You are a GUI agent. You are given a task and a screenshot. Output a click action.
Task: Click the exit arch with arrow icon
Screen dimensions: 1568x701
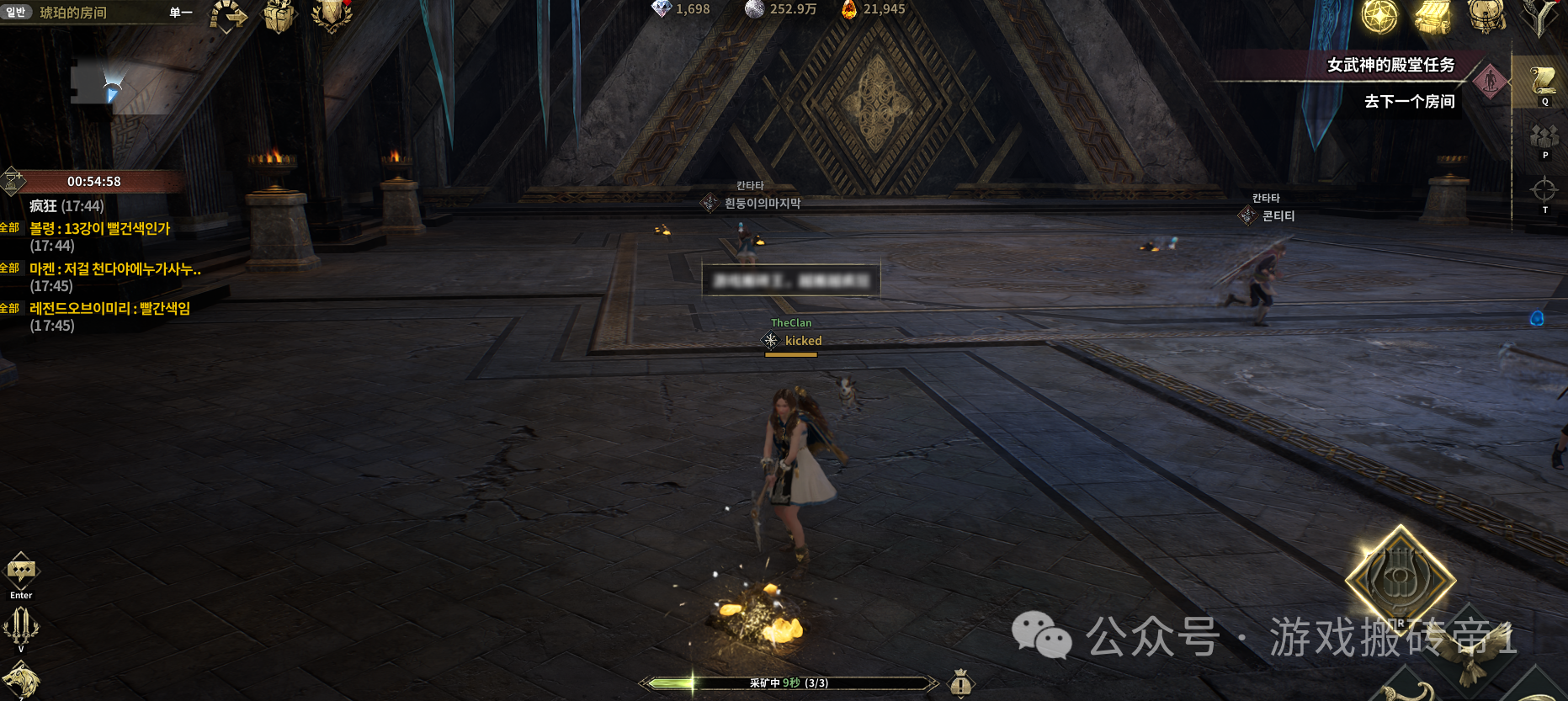coord(228,16)
